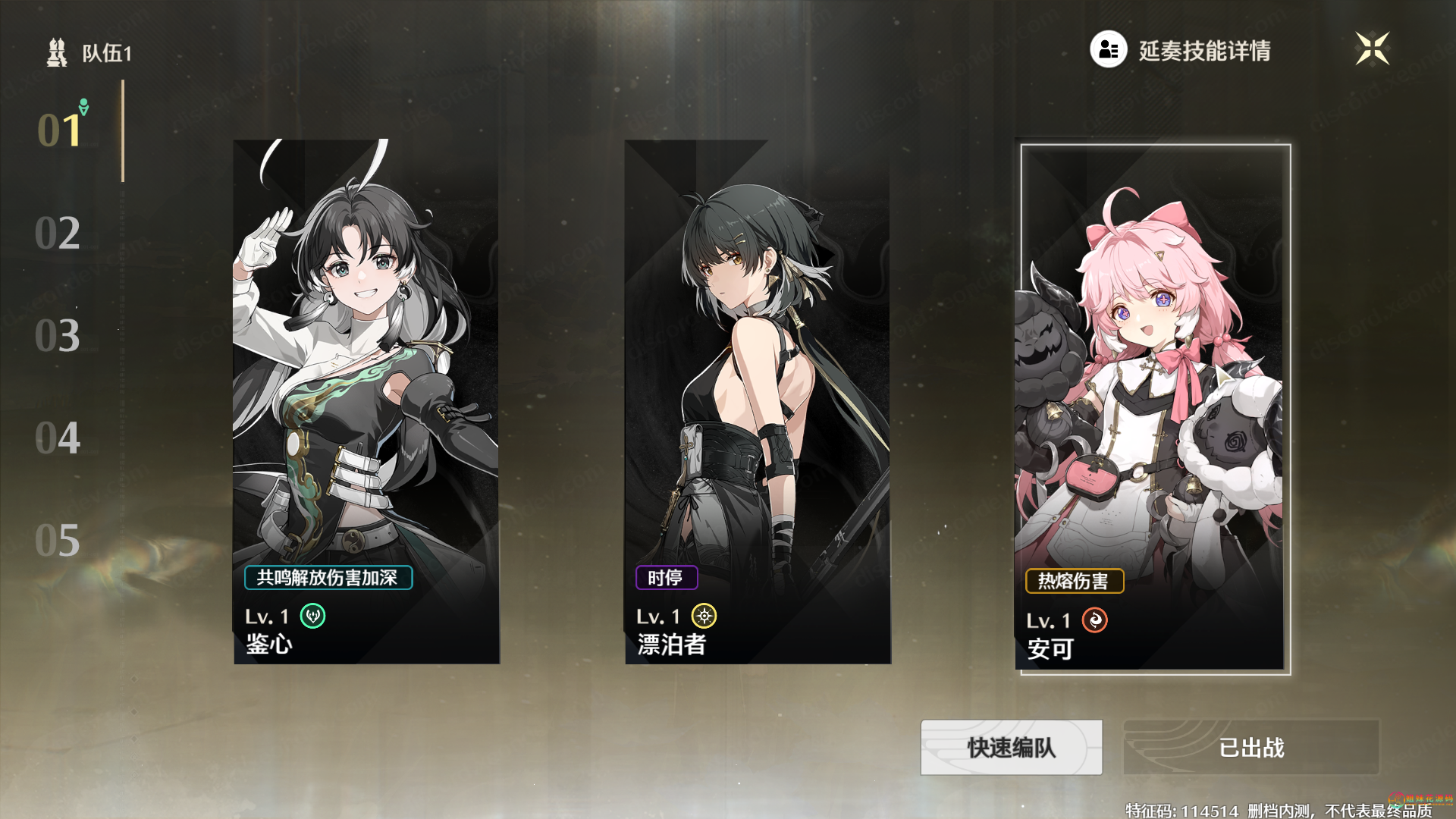Switch to team 02
Image resolution: width=1456 pixels, height=819 pixels.
click(x=58, y=233)
